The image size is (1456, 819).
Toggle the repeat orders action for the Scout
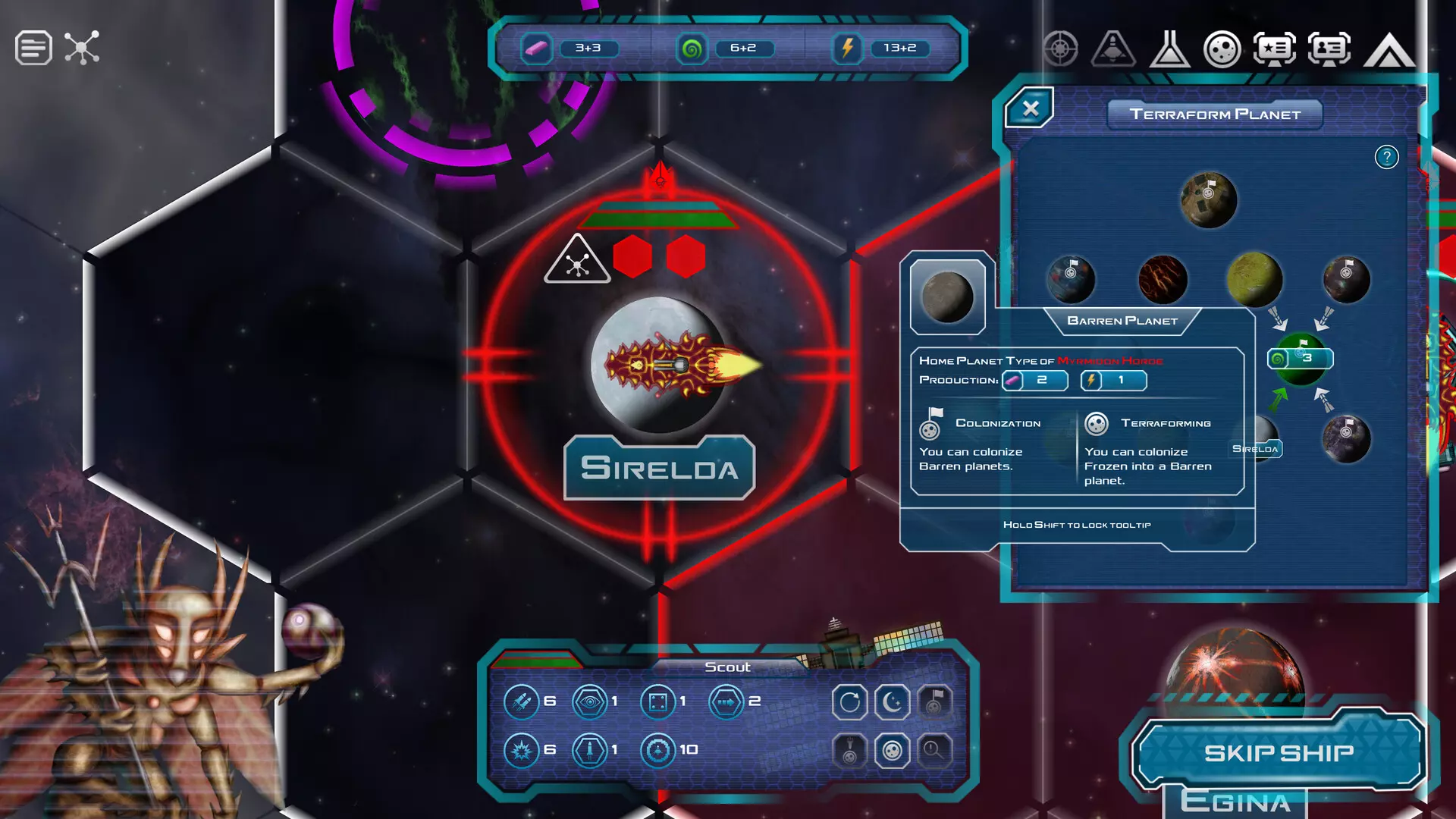tap(851, 701)
